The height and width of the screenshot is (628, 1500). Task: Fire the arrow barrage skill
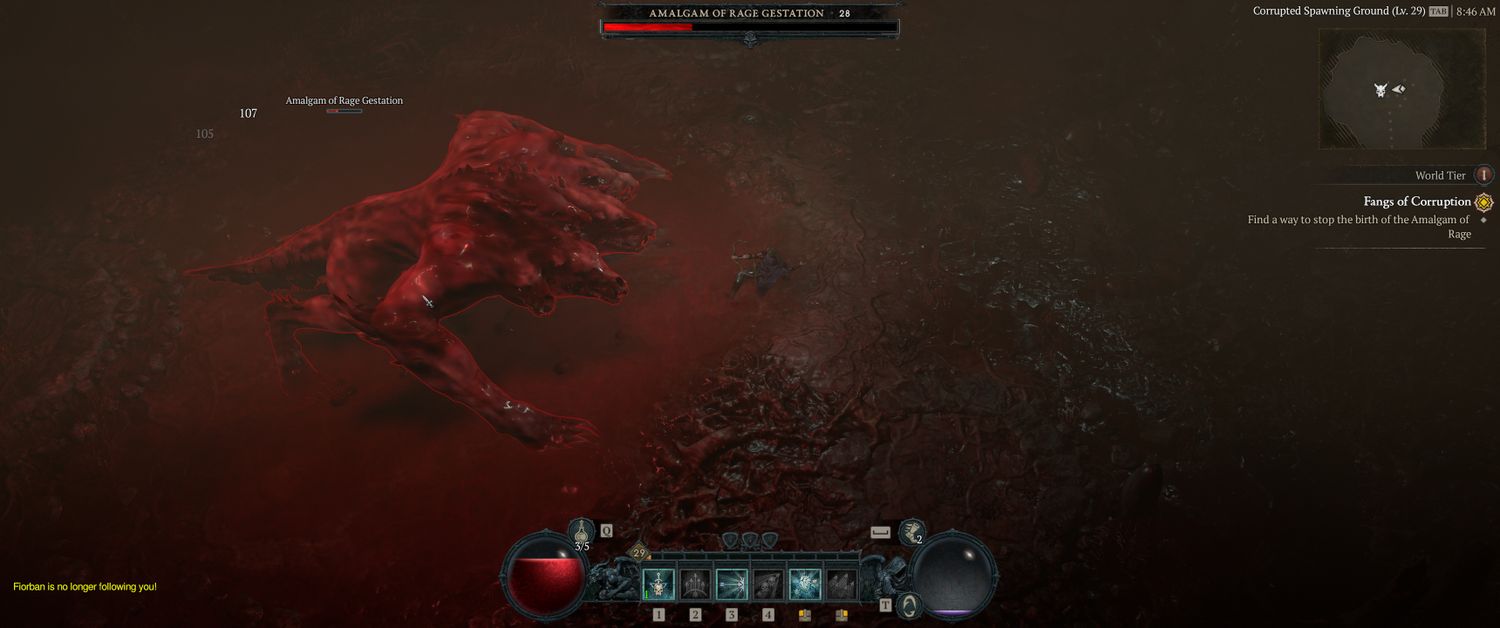coord(695,584)
